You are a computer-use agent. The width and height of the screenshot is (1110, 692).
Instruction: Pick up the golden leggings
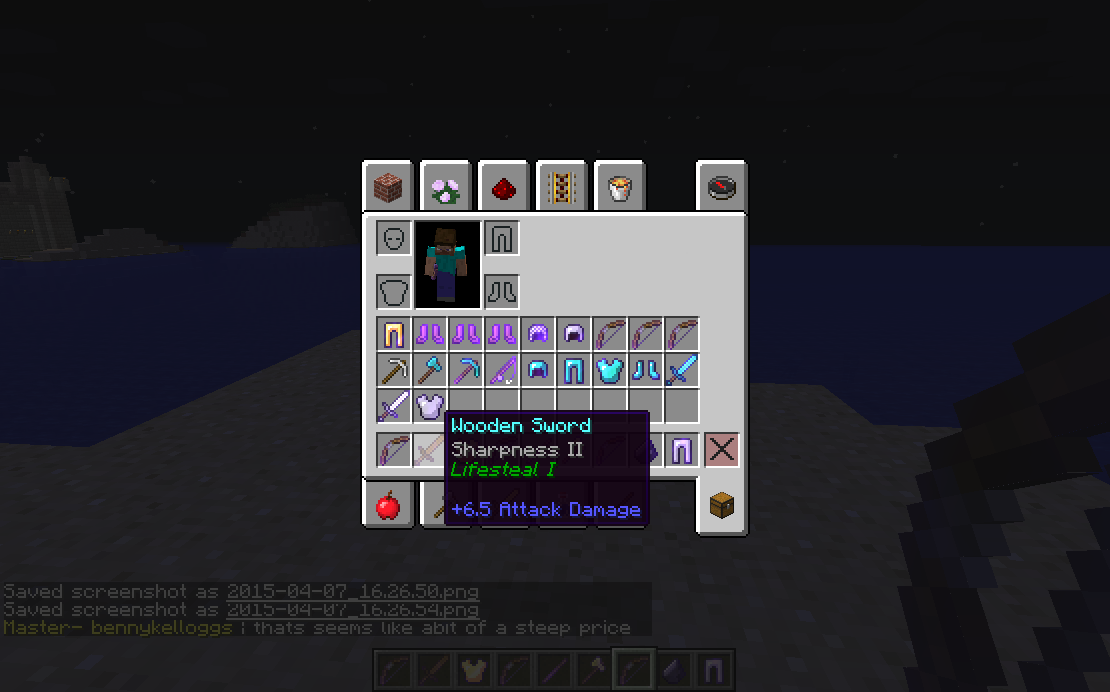click(x=394, y=334)
